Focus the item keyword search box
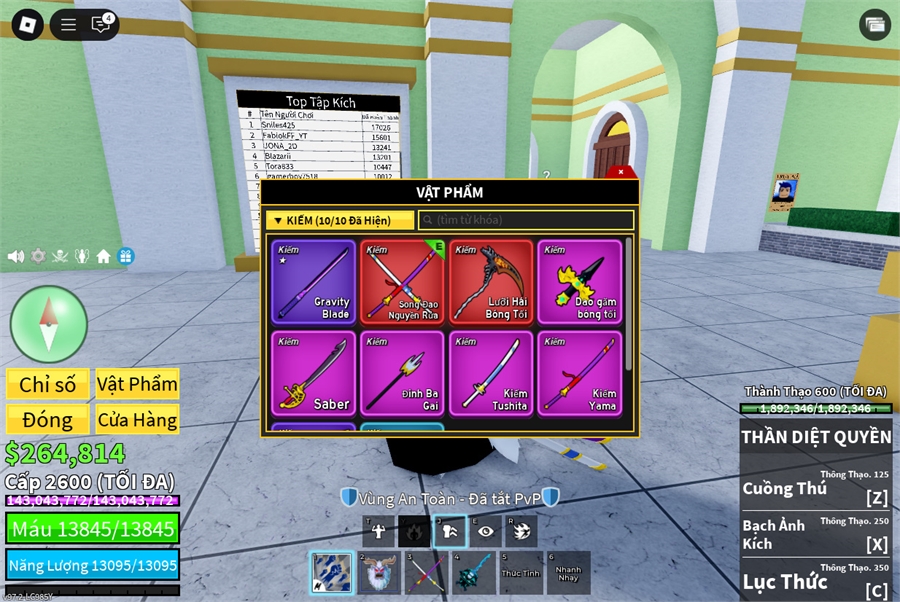900x602 pixels. coord(526,220)
